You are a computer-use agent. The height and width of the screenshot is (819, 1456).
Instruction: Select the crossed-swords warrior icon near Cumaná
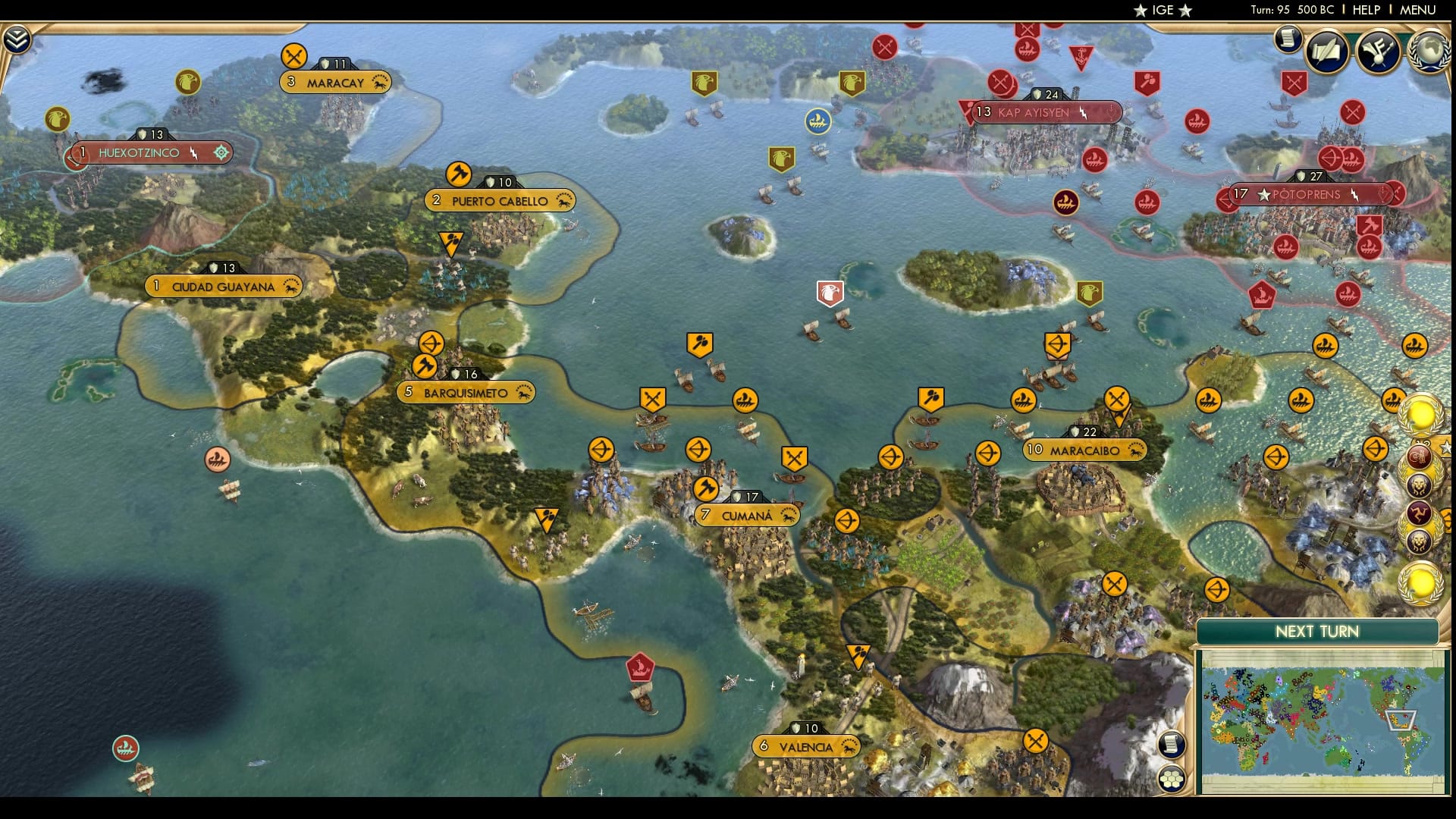click(x=795, y=457)
